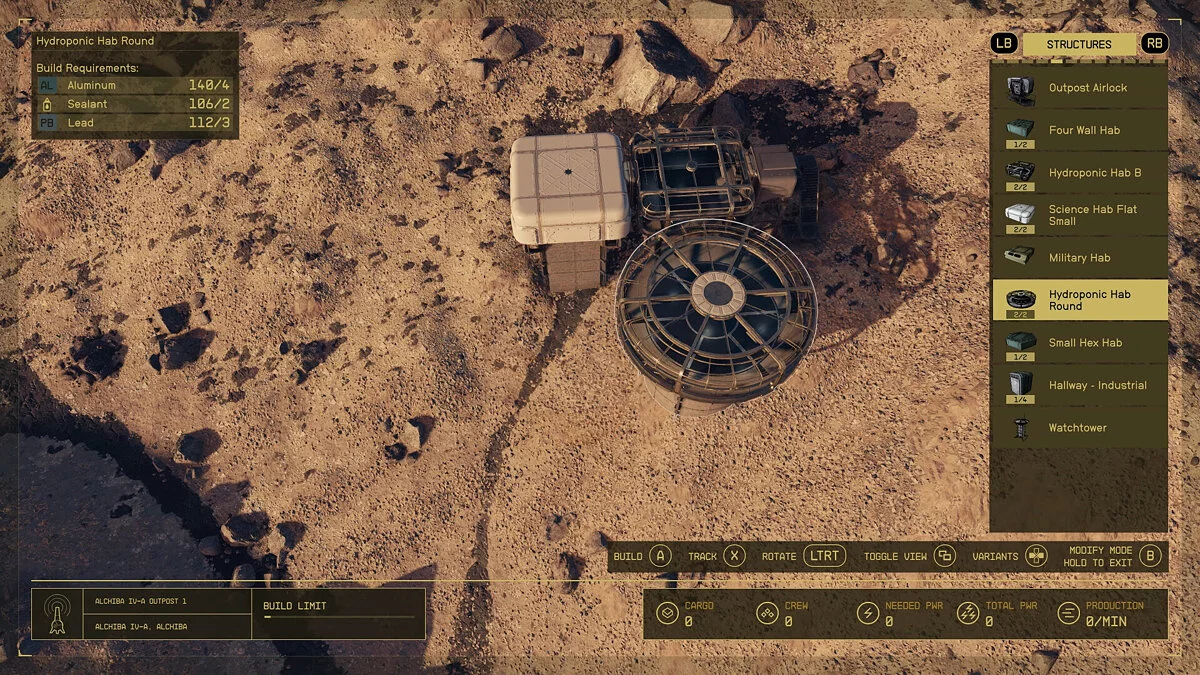Choose the Military Hab entry

click(1080, 258)
